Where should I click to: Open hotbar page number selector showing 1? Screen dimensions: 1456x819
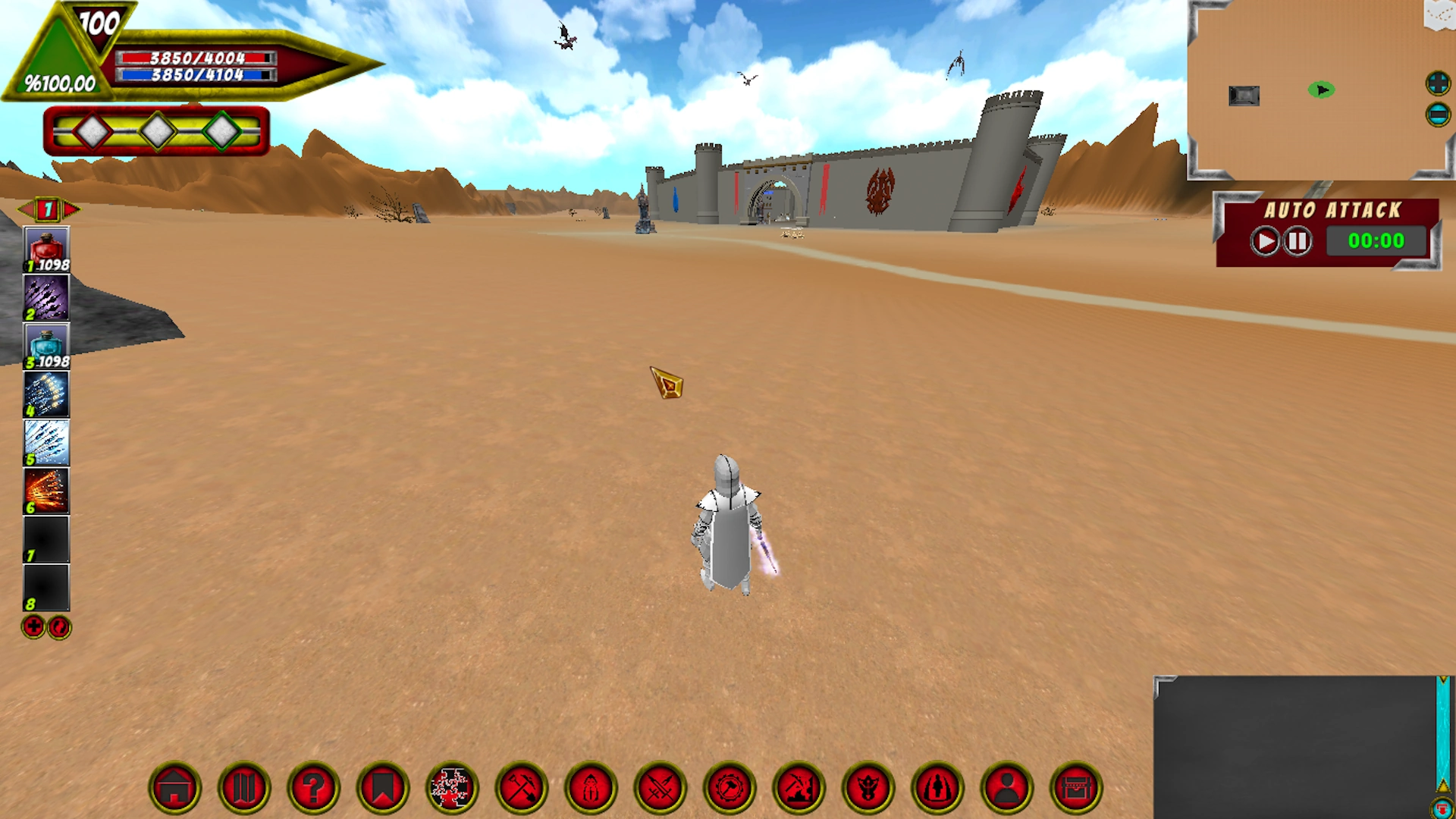[48, 210]
